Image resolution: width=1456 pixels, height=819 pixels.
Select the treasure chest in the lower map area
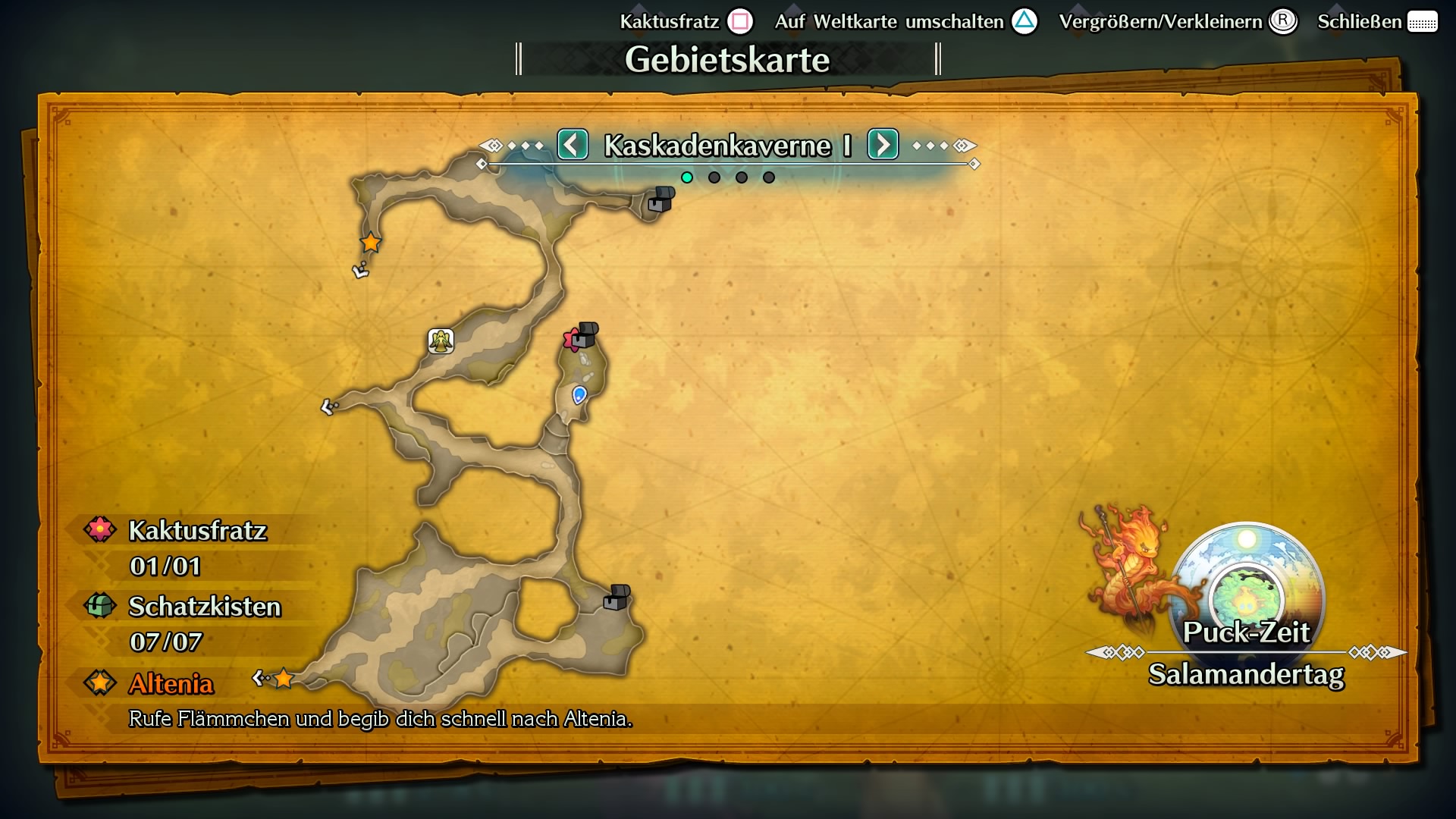coord(616,598)
